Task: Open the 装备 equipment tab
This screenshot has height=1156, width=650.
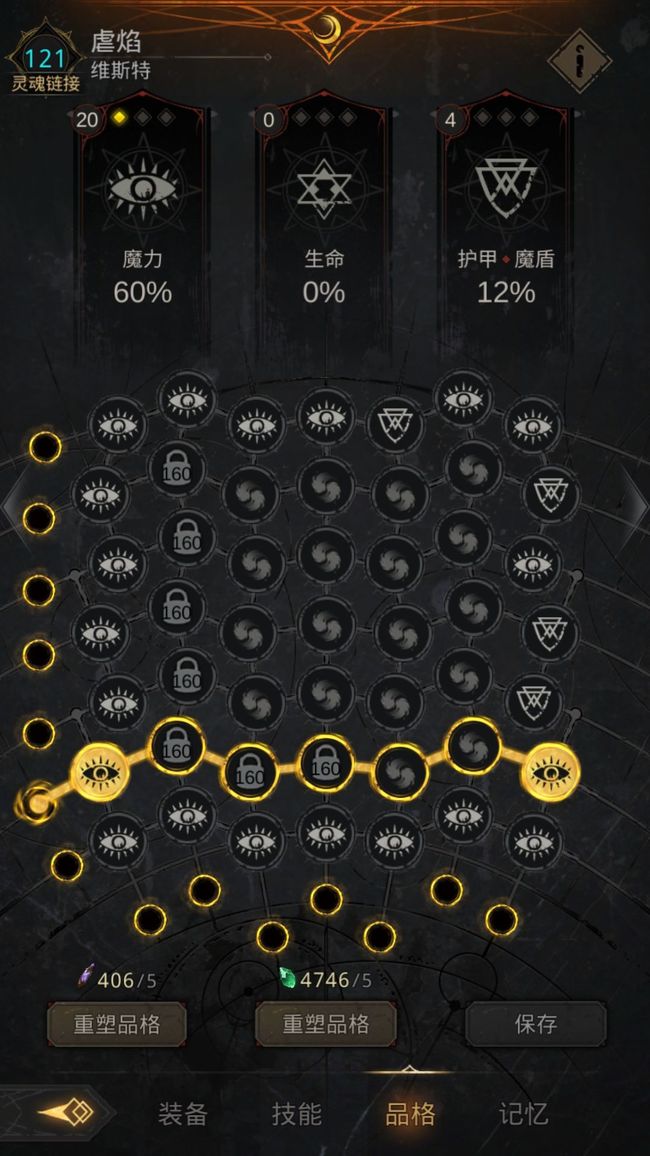Action: (182, 1114)
